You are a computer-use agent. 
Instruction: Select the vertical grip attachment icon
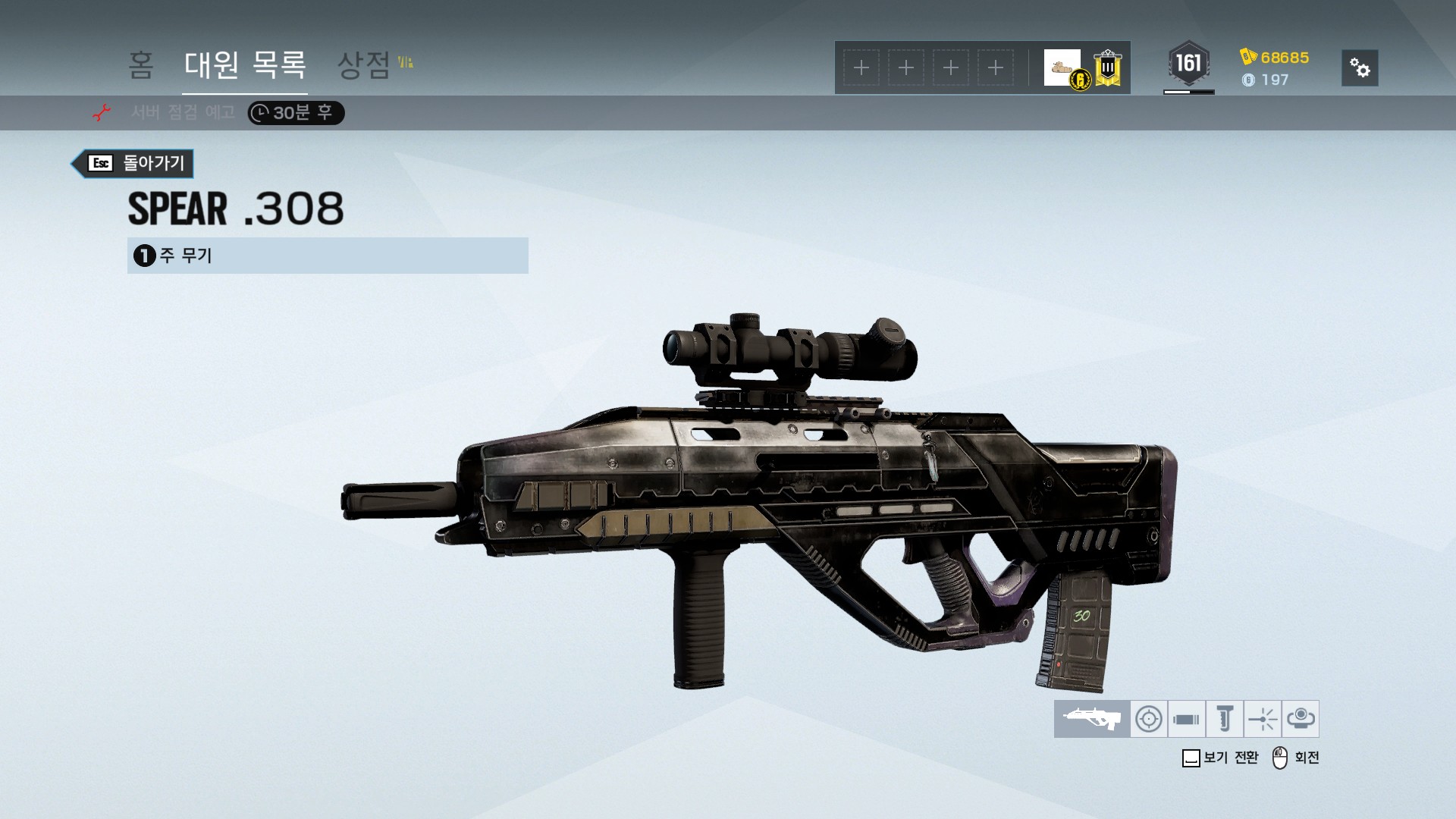[x=1225, y=719]
